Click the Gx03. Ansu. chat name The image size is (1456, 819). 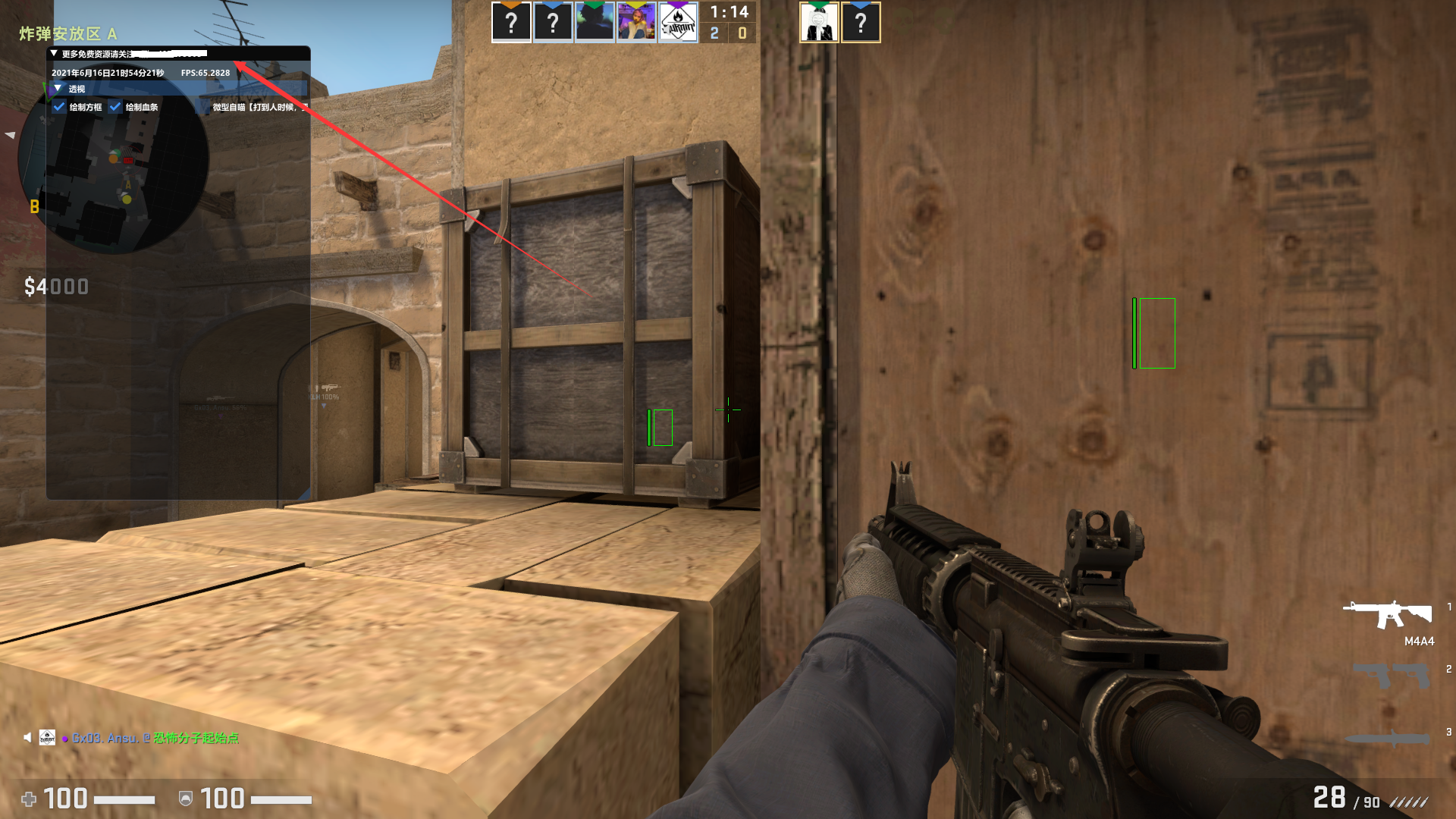[108, 737]
